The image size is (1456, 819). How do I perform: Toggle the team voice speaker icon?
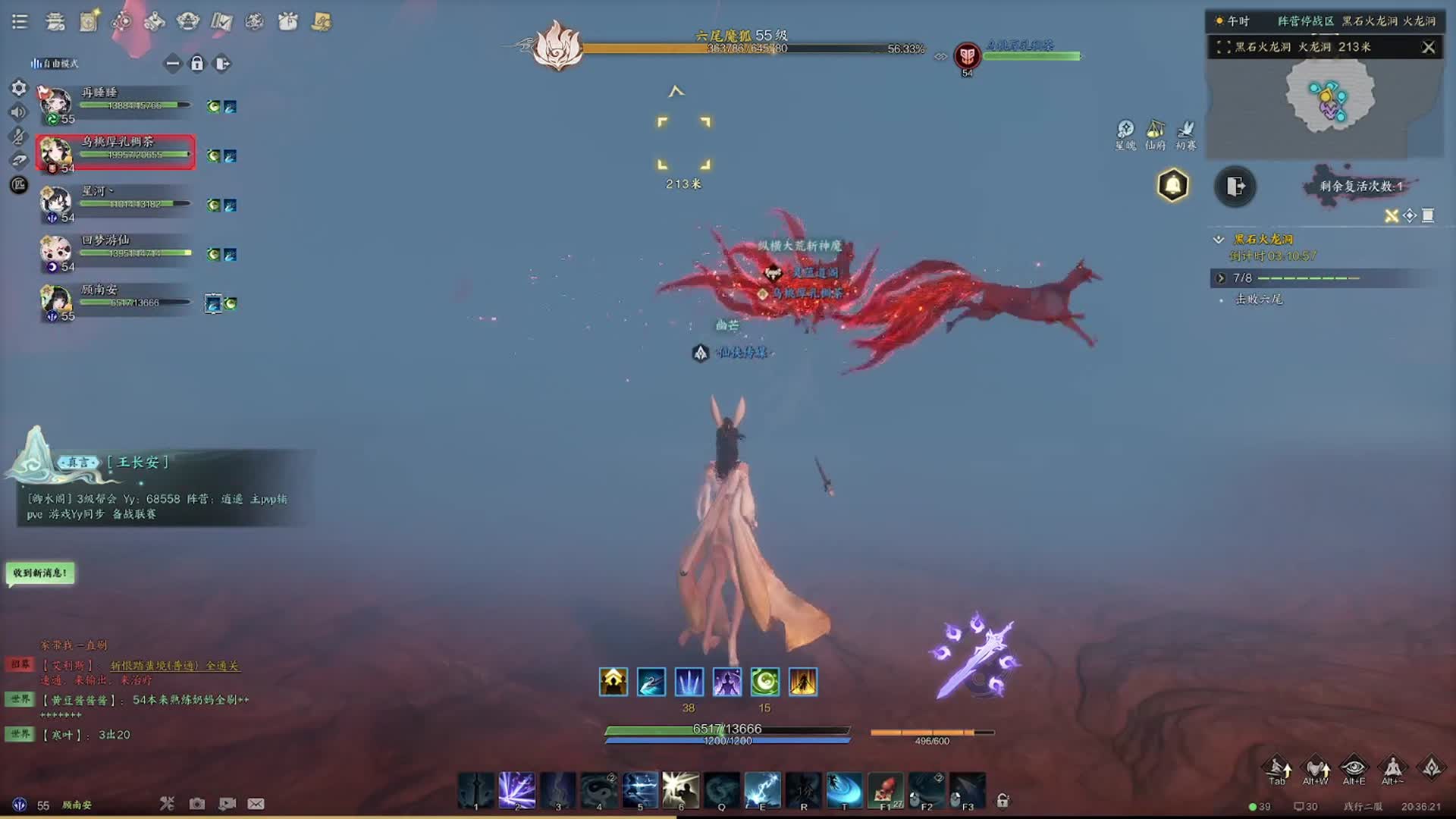[x=19, y=112]
